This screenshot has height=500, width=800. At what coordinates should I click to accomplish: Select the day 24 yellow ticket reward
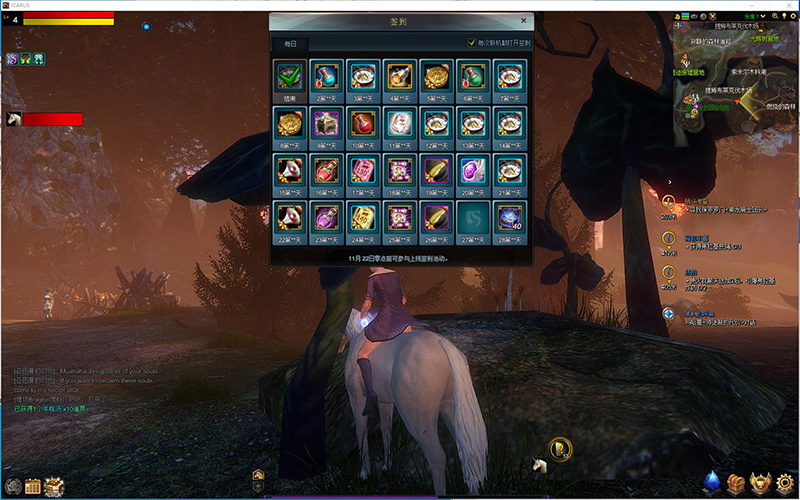click(363, 216)
